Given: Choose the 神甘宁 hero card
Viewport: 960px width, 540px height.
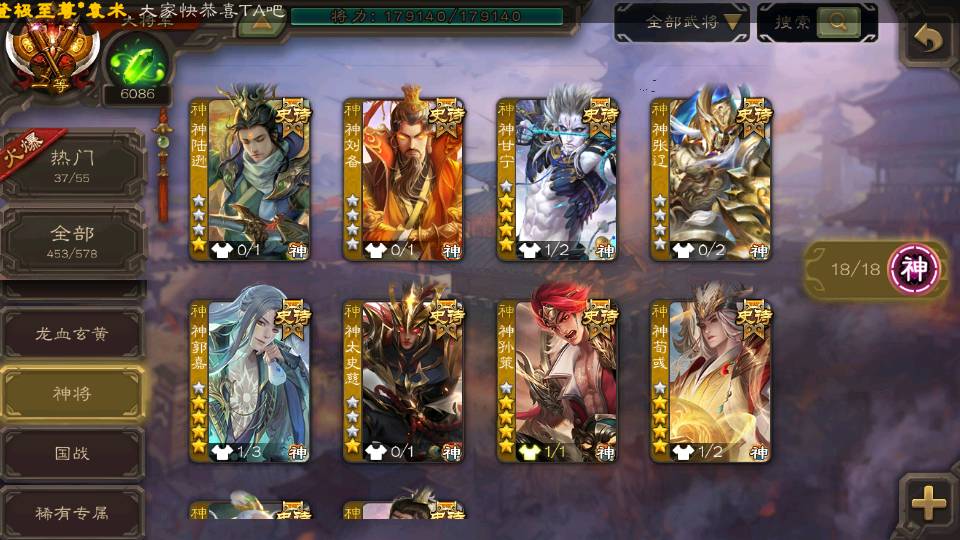Looking at the screenshot, I should (558, 180).
